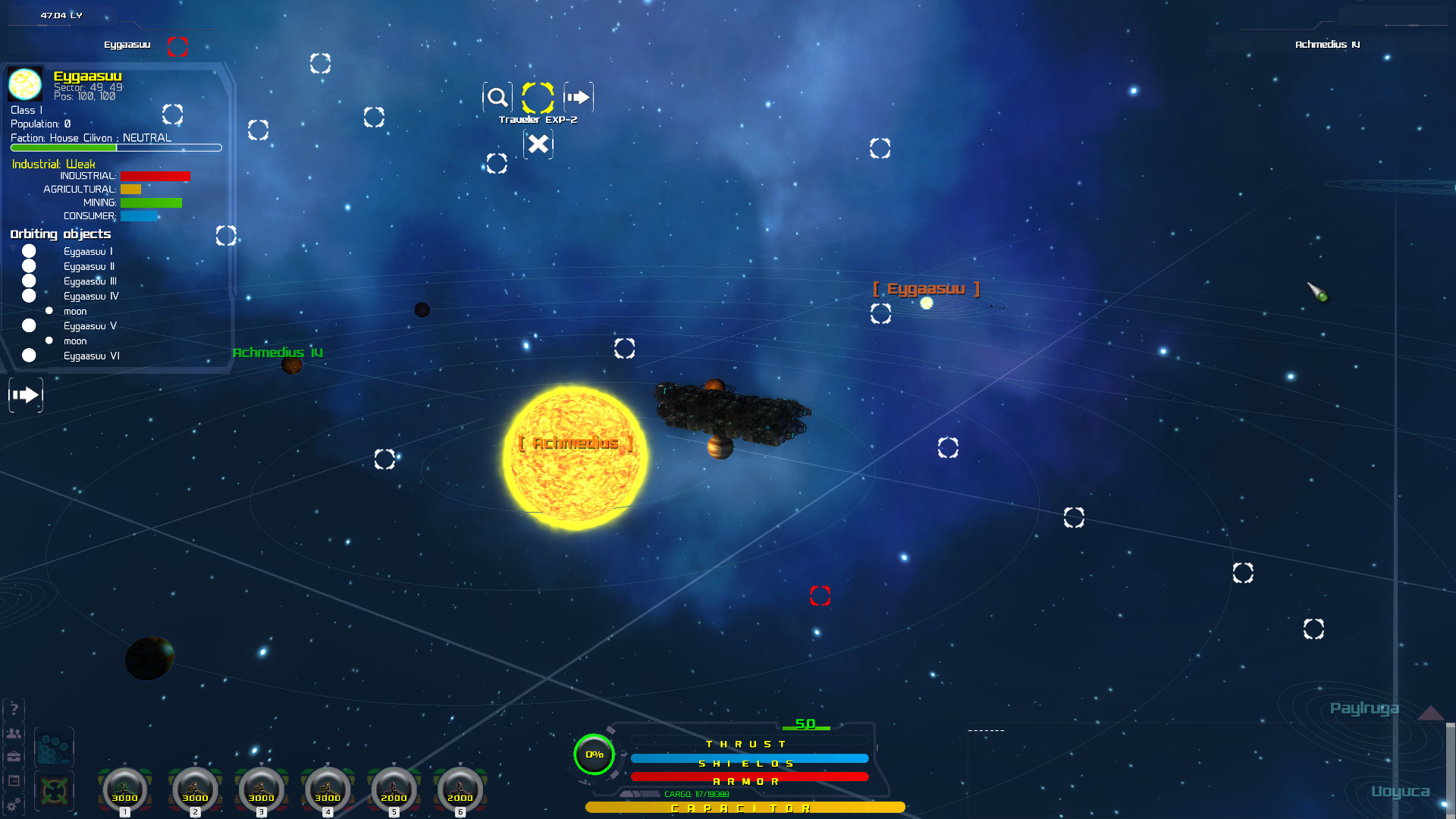This screenshot has height=819, width=1456.
Task: Select the green crosshair targeting icon
Action: (x=53, y=791)
